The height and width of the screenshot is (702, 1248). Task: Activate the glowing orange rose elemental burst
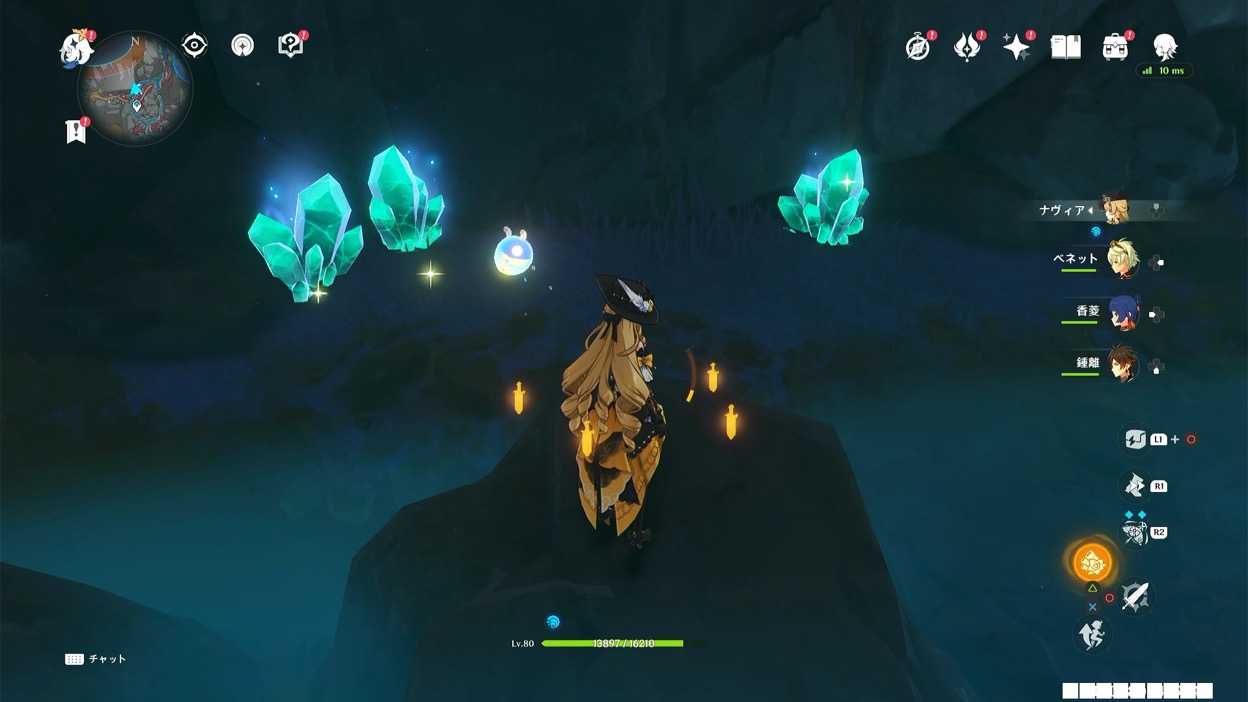[1092, 564]
